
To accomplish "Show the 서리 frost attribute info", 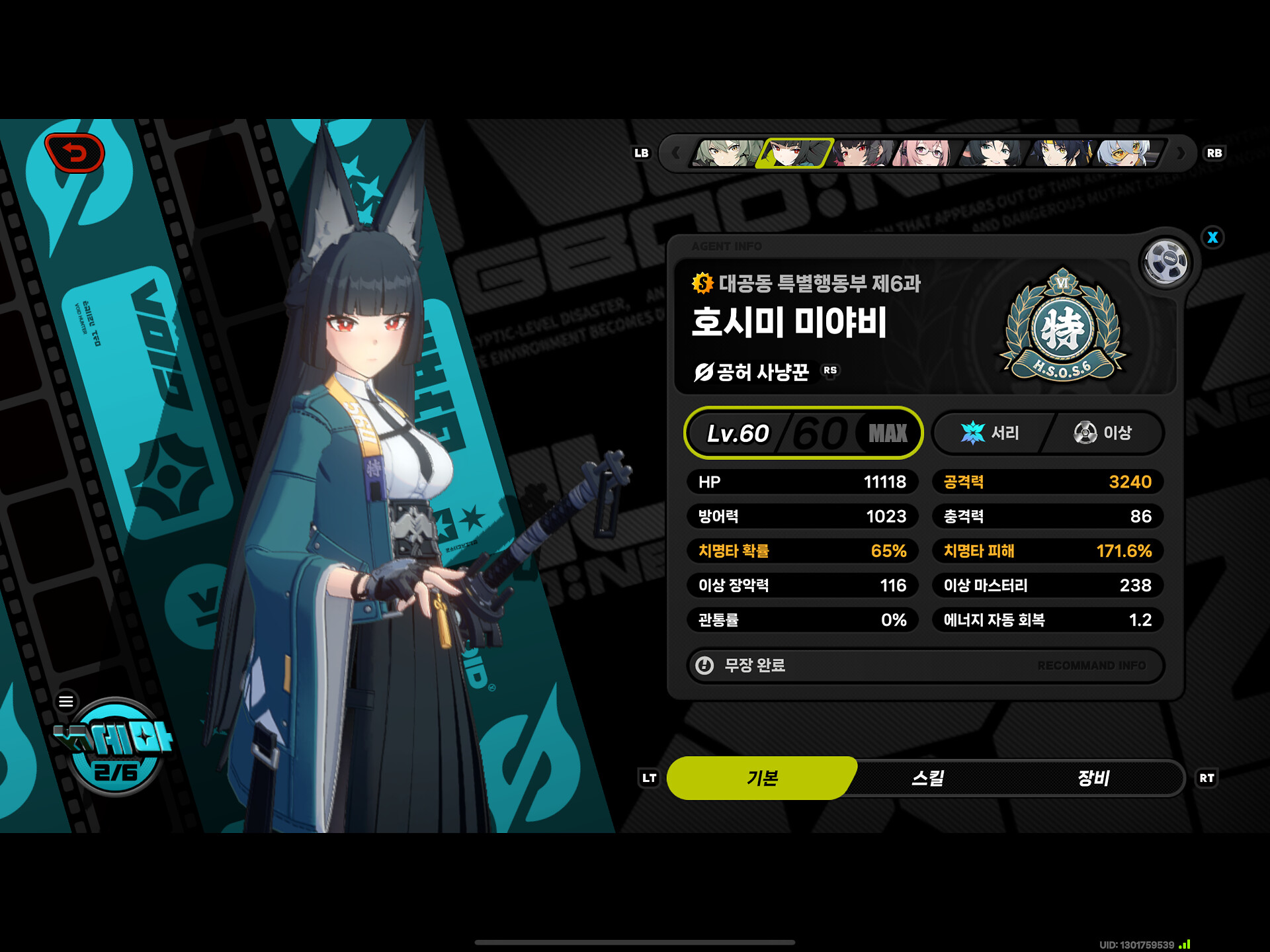I will [x=990, y=433].
